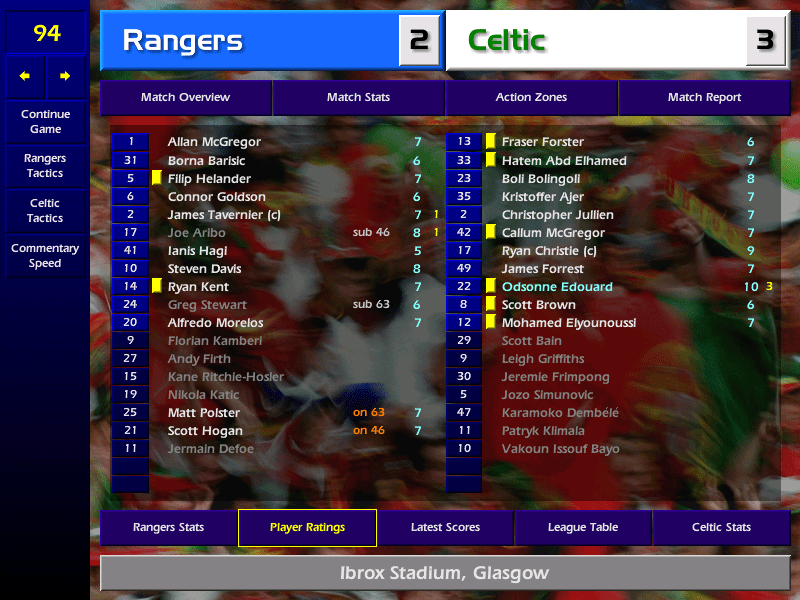Continue the game
The width and height of the screenshot is (800, 600).
[x=45, y=121]
